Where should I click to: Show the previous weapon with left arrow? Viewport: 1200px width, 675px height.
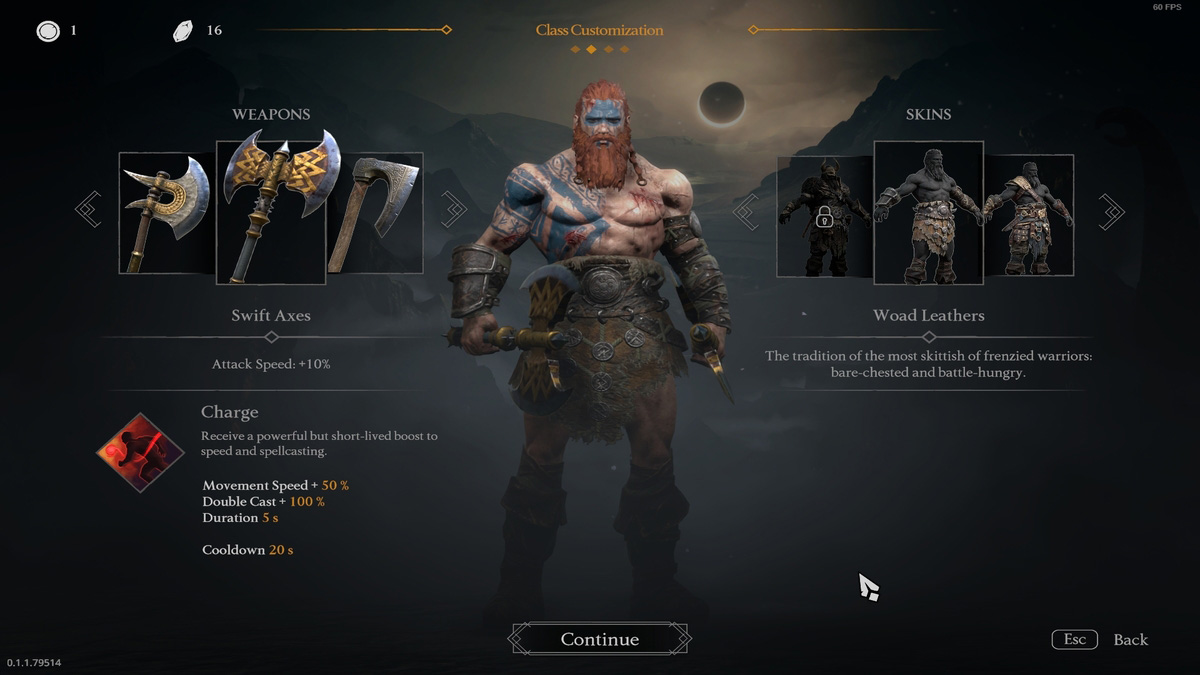(89, 210)
